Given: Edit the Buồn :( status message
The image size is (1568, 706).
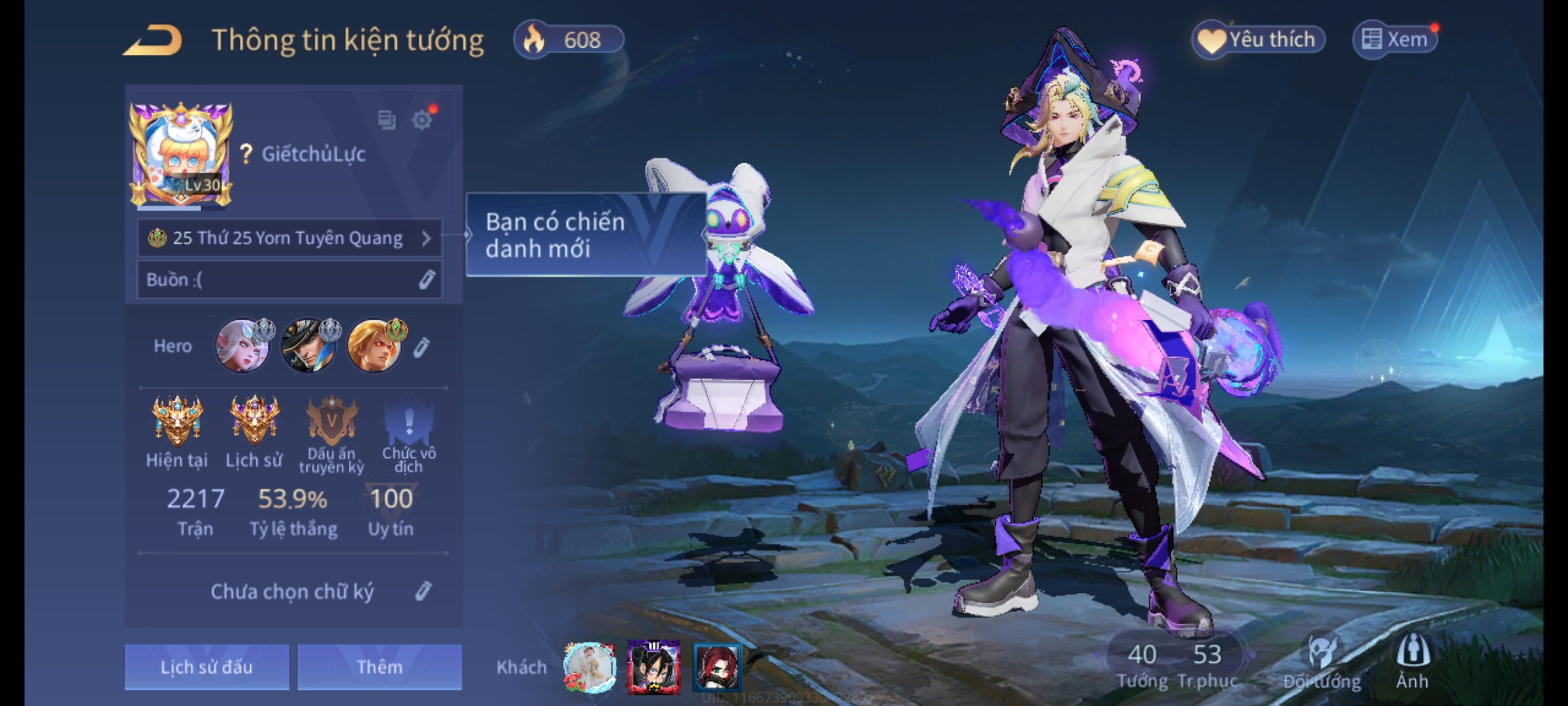Looking at the screenshot, I should 426,280.
